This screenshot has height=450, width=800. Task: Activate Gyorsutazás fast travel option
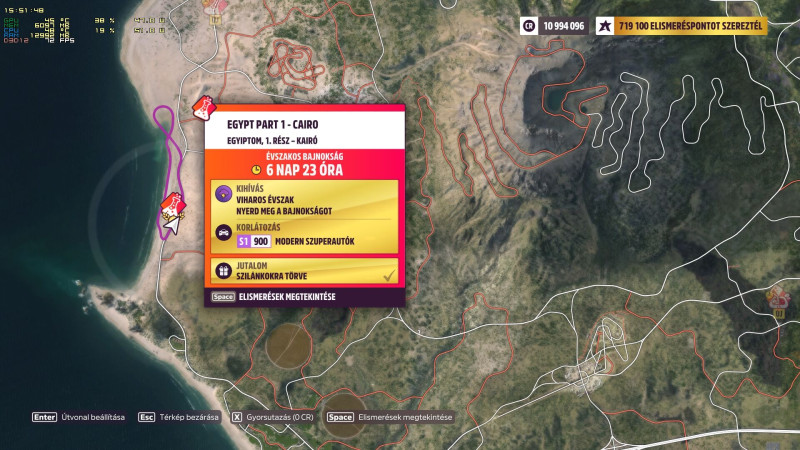(x=273, y=417)
